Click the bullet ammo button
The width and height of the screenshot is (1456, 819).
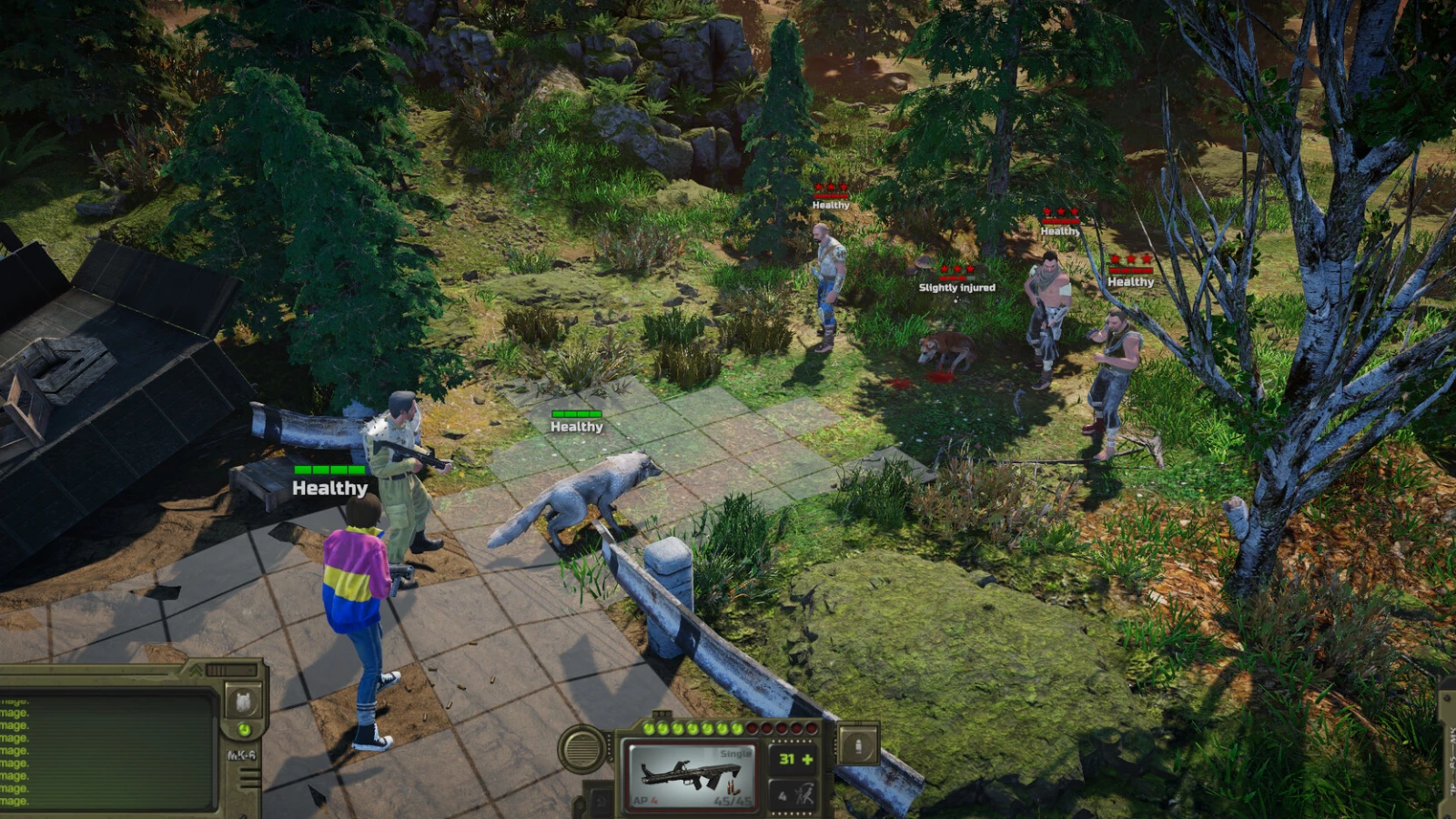tap(857, 746)
